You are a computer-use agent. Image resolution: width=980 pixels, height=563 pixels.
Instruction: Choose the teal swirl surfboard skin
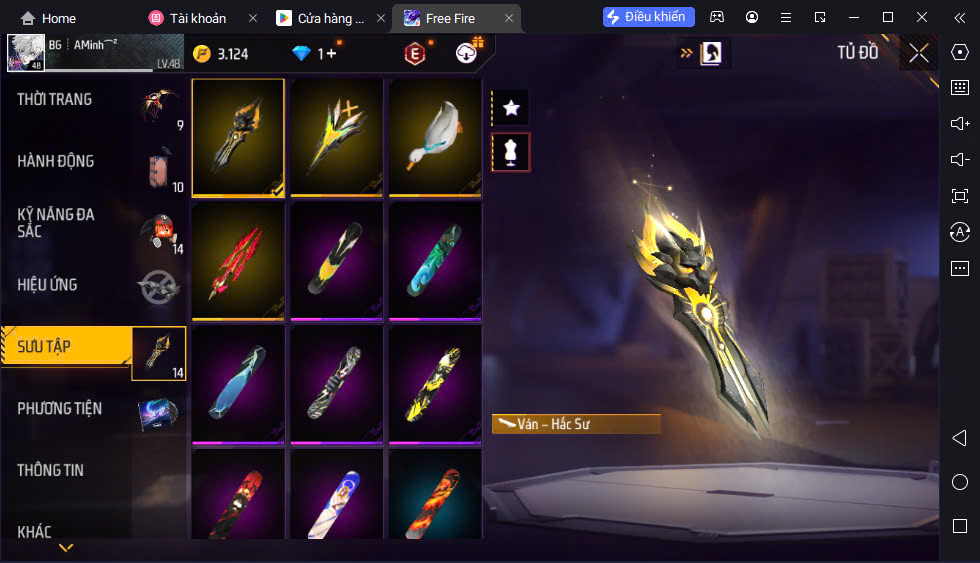435,261
